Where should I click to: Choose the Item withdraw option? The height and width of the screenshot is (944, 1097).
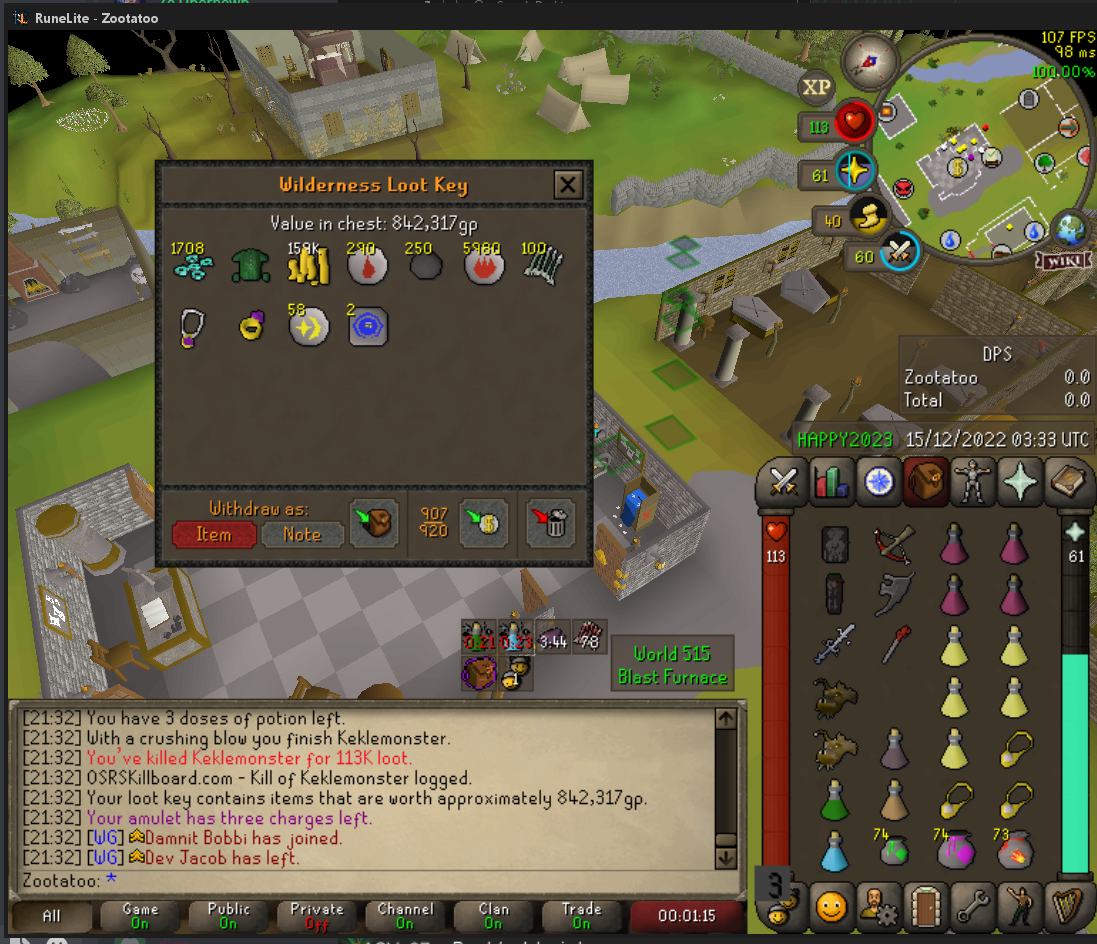[213, 534]
